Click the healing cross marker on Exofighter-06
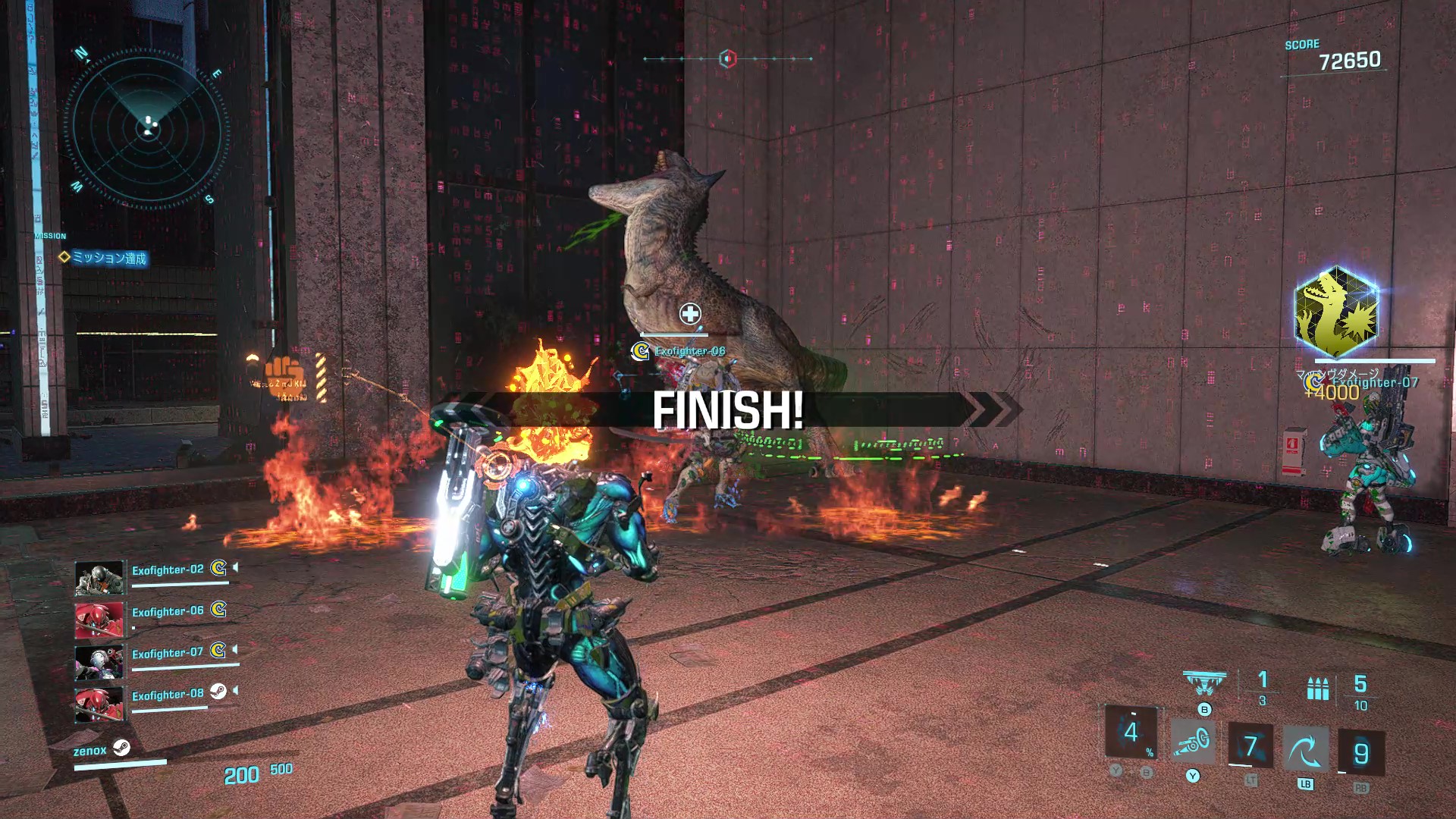 [x=690, y=313]
